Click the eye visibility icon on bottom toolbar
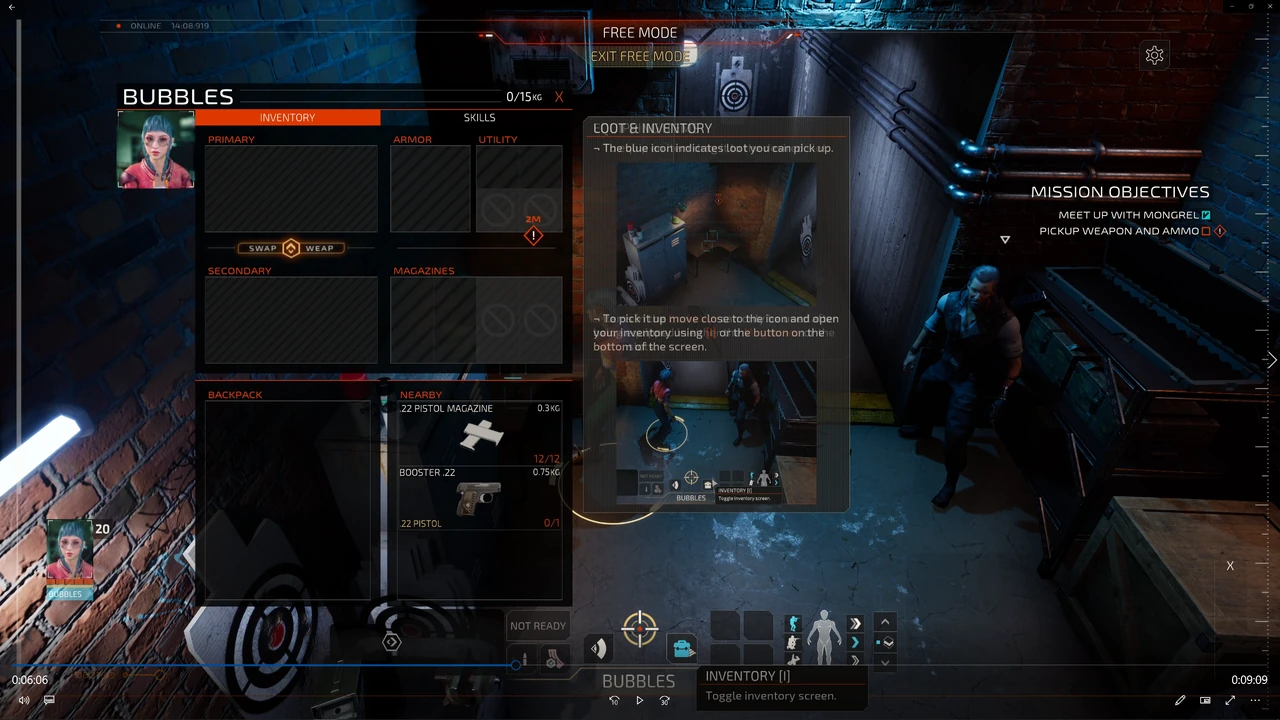Screen dimensions: 1280x720 coord(597,646)
